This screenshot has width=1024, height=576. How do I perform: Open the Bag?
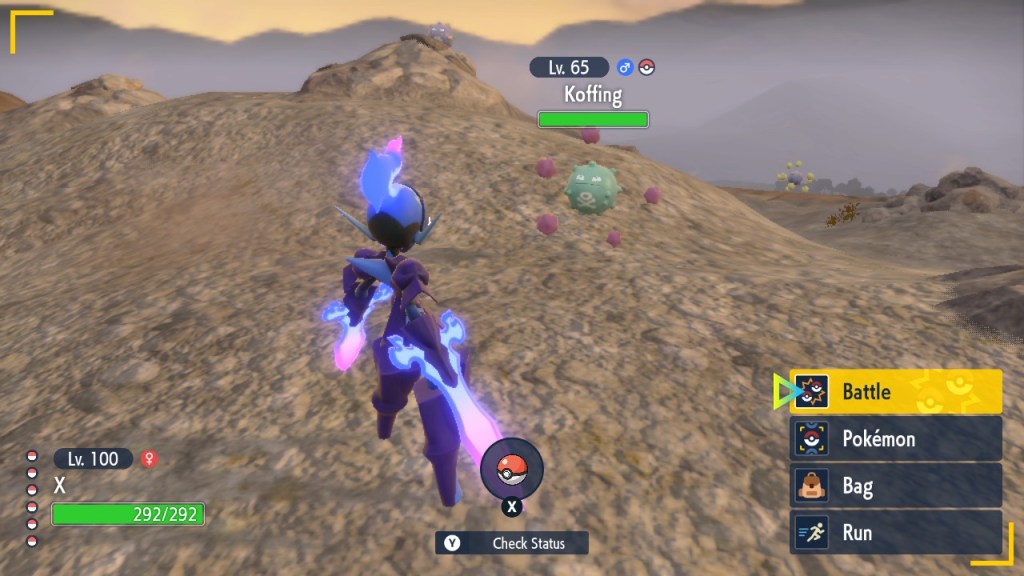click(896, 486)
